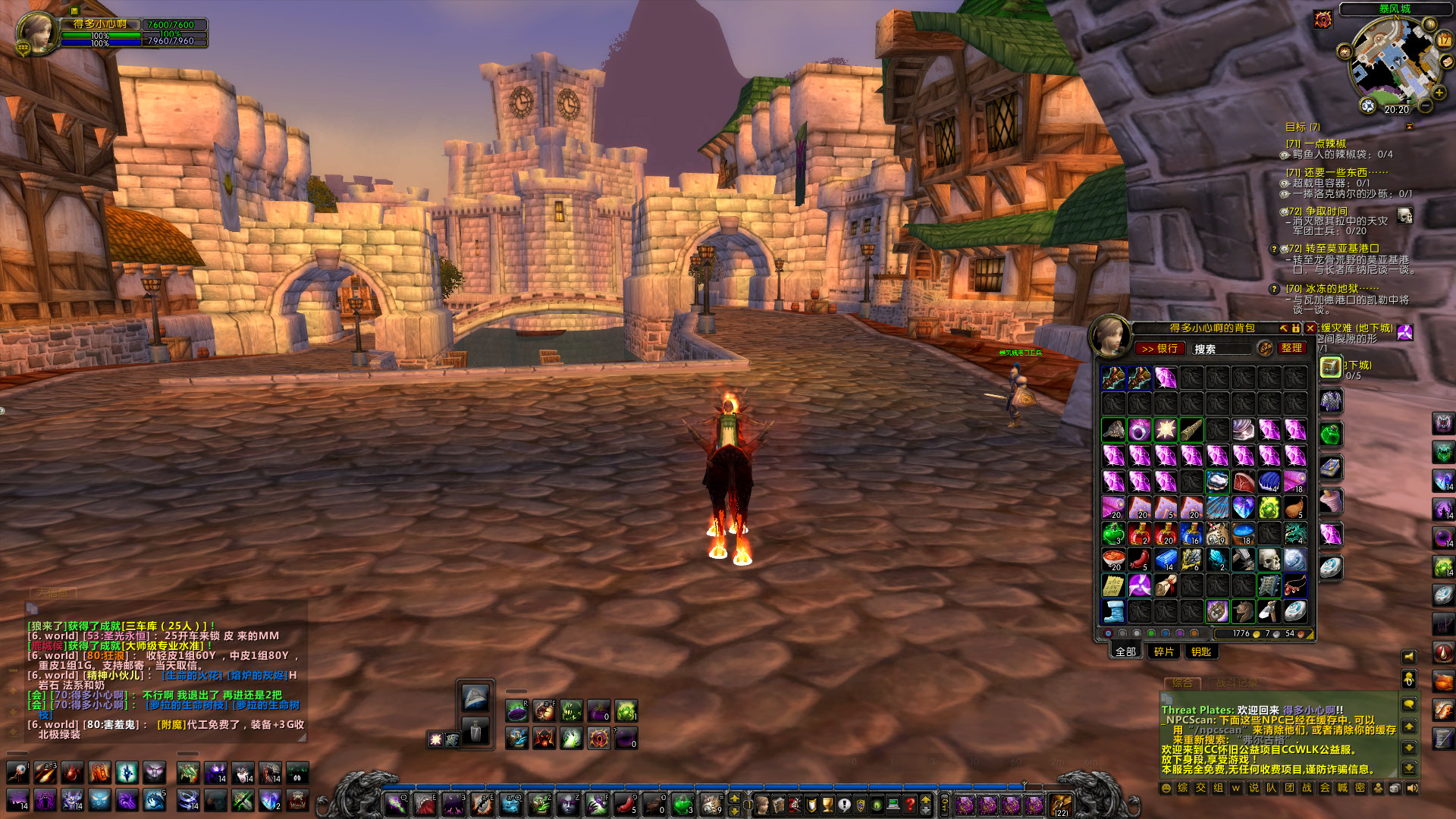Click the orange quality filter swatch in the backpack
Viewport: 1456px width, 819px height.
tap(1194, 634)
